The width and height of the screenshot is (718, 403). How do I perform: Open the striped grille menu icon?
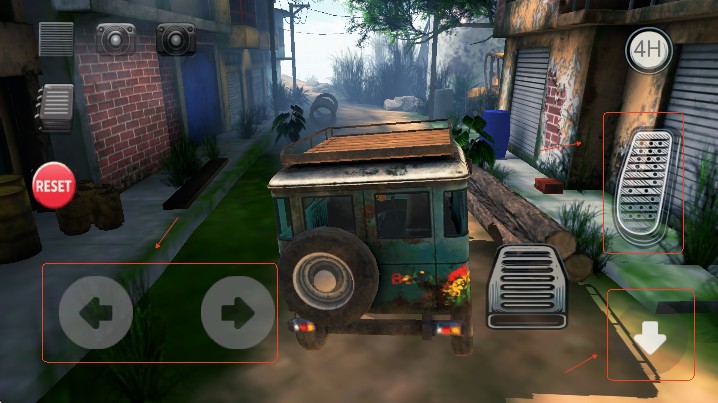[56, 39]
